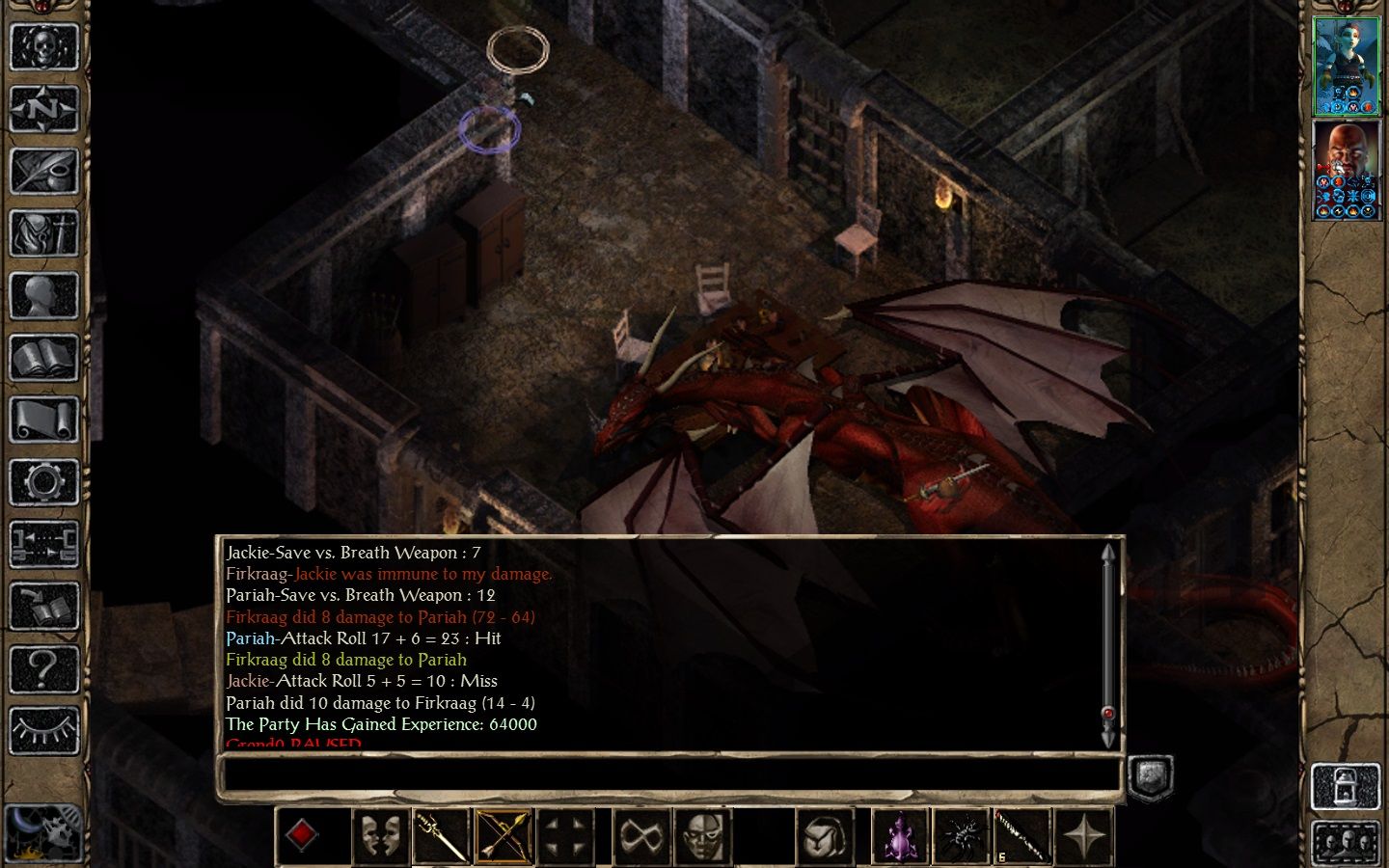Click the multiplayer arrows button

pos(43,545)
